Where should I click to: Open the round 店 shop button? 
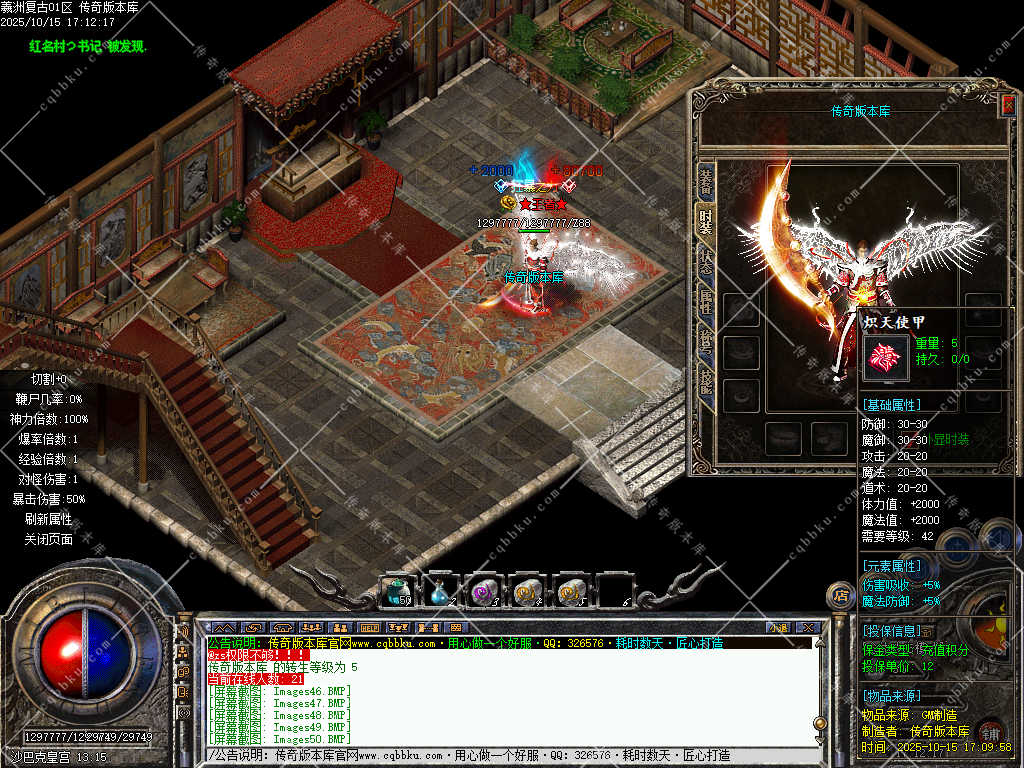[x=840, y=596]
